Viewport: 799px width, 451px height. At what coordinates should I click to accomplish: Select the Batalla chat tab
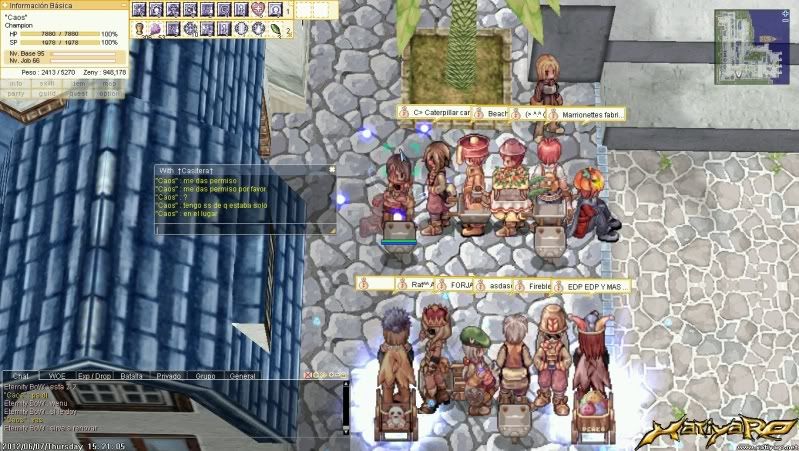pos(132,376)
